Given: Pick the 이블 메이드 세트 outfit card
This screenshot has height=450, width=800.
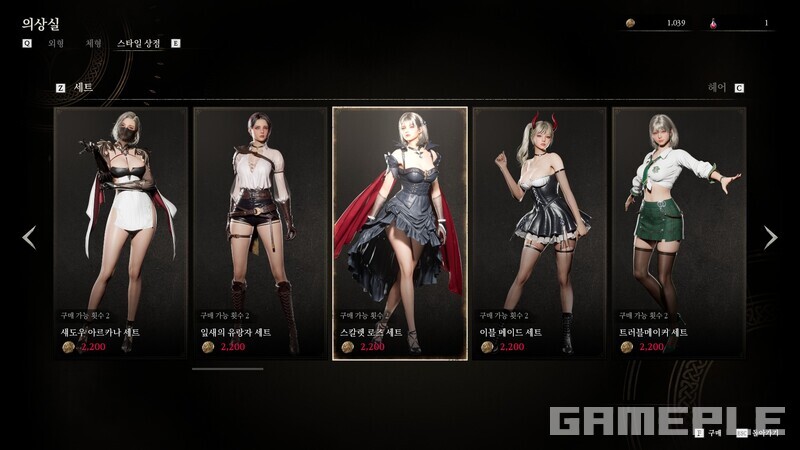Looking at the screenshot, I should pyautogui.click(x=539, y=231).
